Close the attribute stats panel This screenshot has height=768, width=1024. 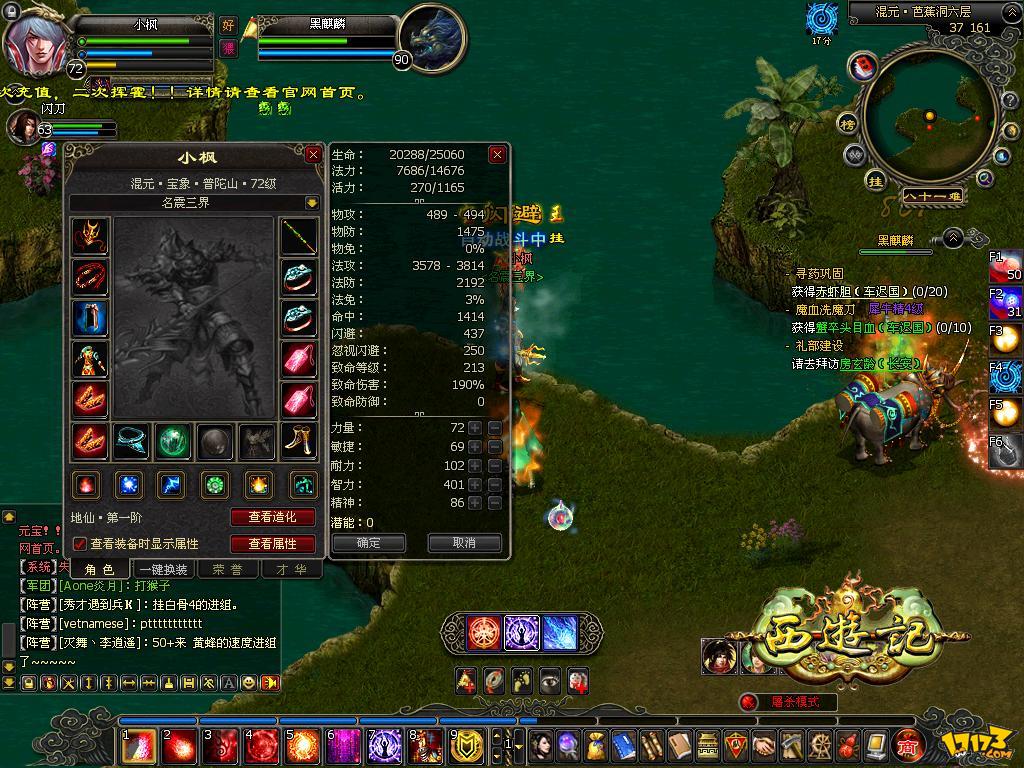point(497,155)
